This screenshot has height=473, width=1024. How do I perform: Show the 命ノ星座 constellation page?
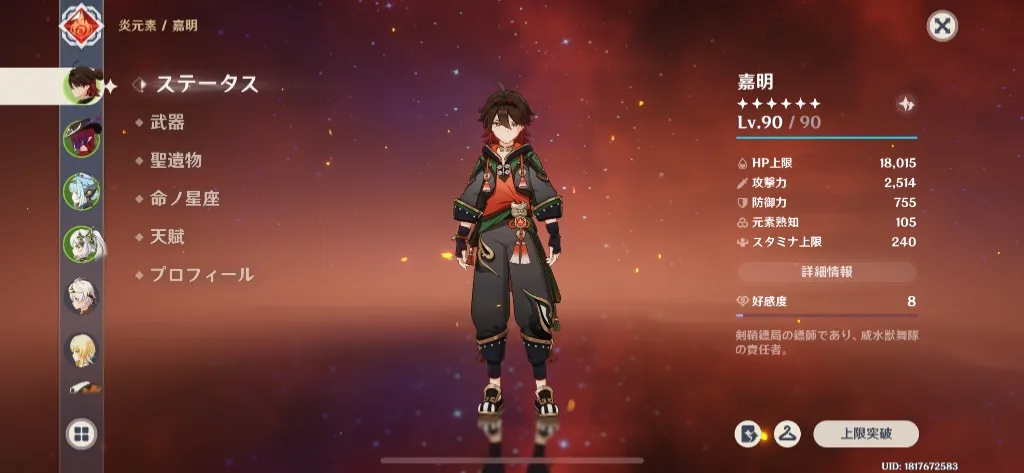184,198
